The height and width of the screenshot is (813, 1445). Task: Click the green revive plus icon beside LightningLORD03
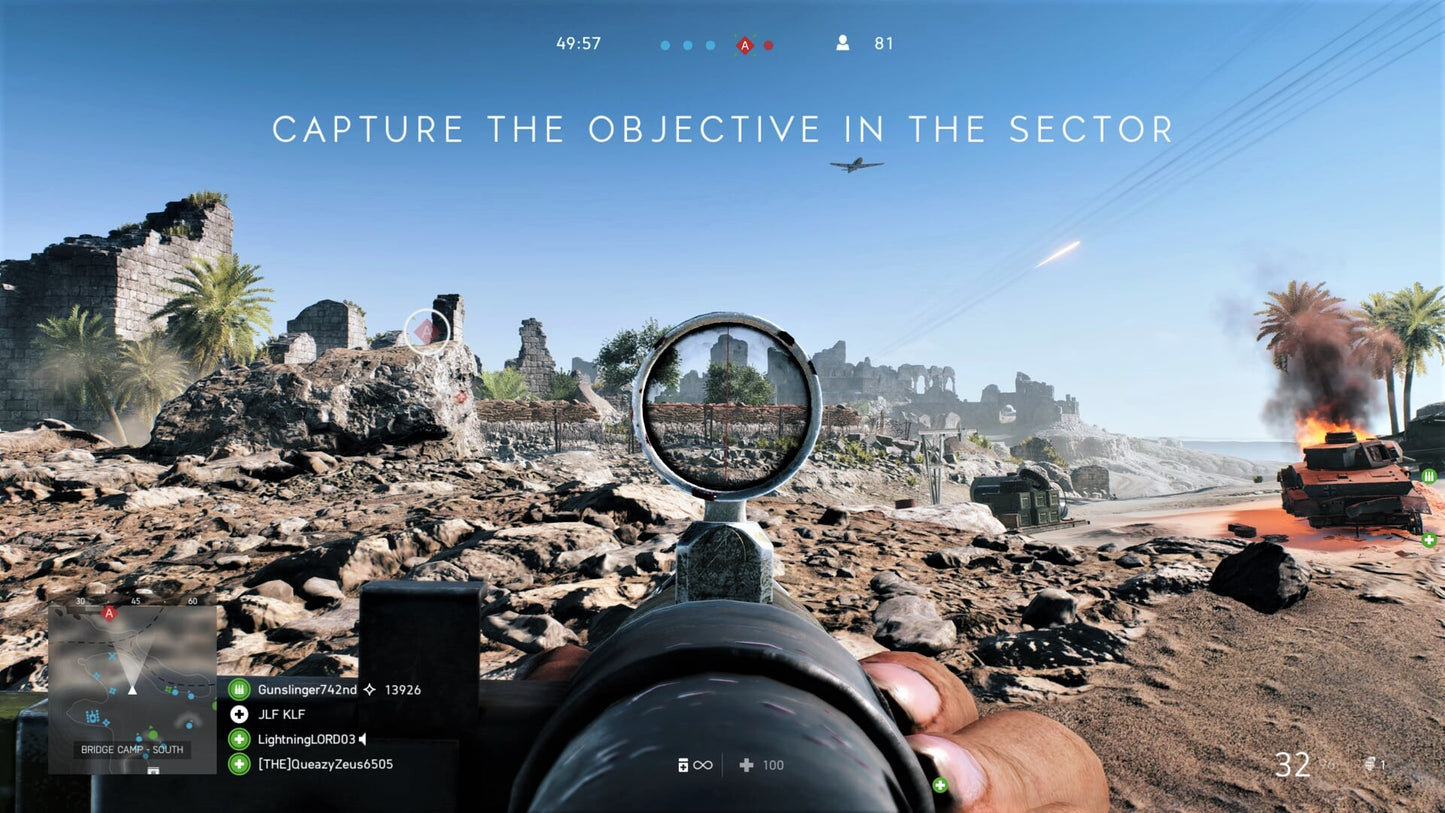(x=239, y=739)
